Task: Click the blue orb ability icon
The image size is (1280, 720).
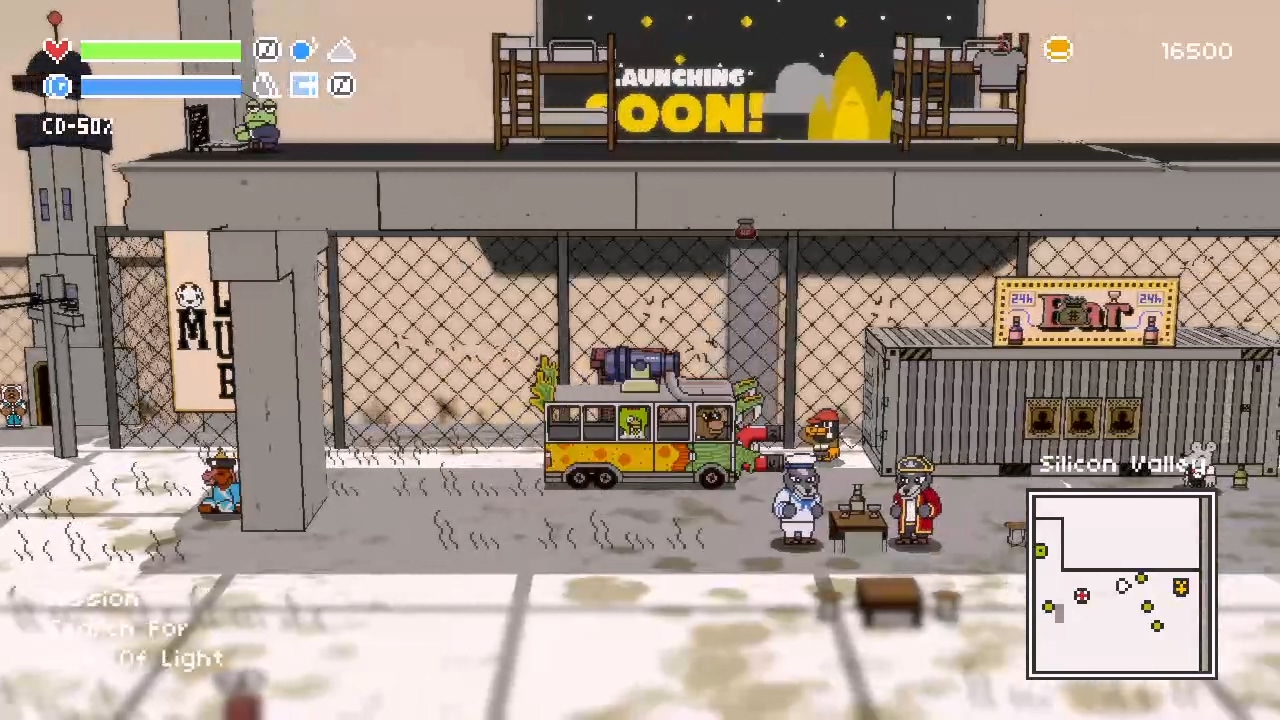Action: 303,50
